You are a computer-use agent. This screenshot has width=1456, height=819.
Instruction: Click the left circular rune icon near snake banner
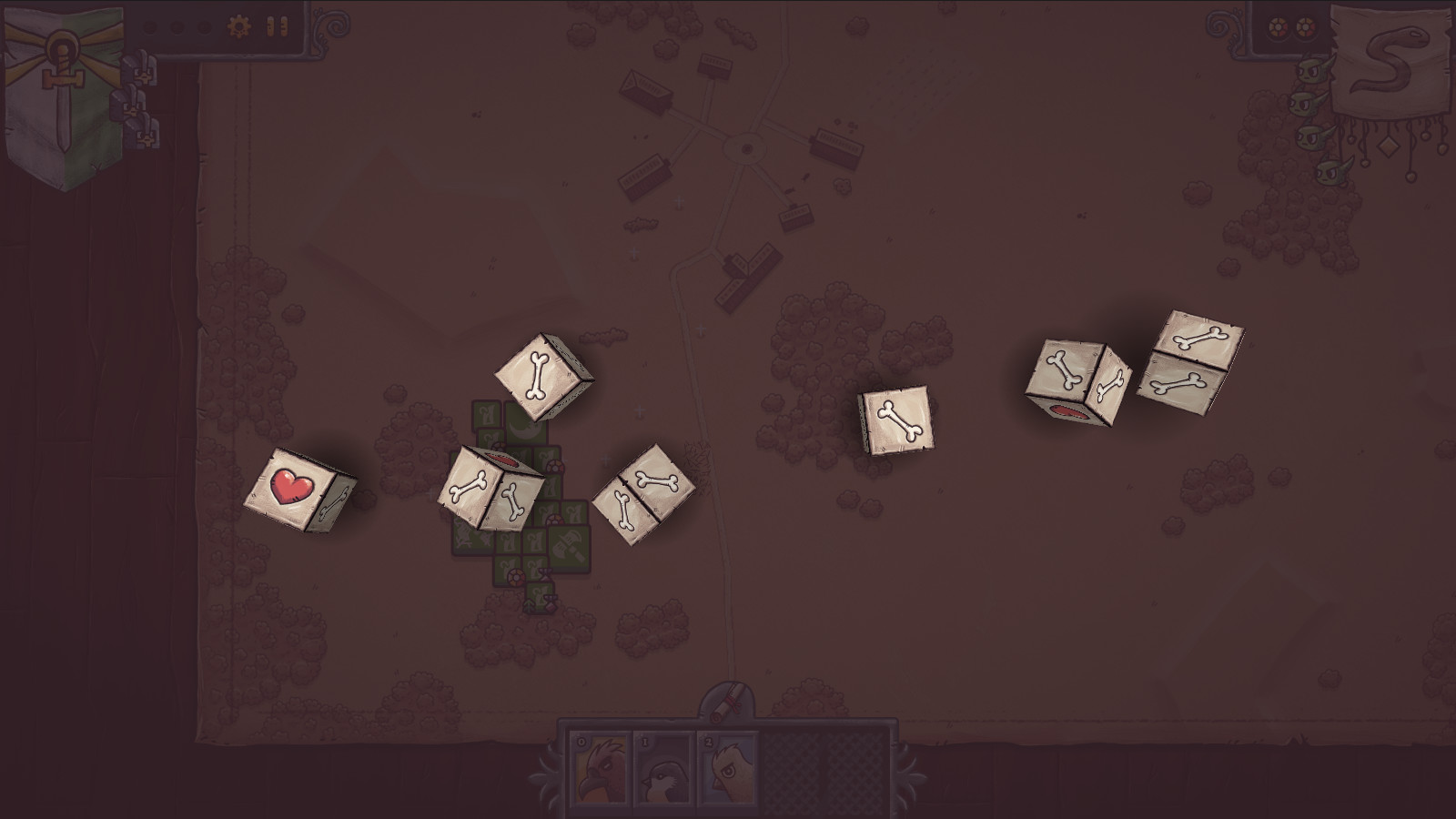(x=1278, y=27)
